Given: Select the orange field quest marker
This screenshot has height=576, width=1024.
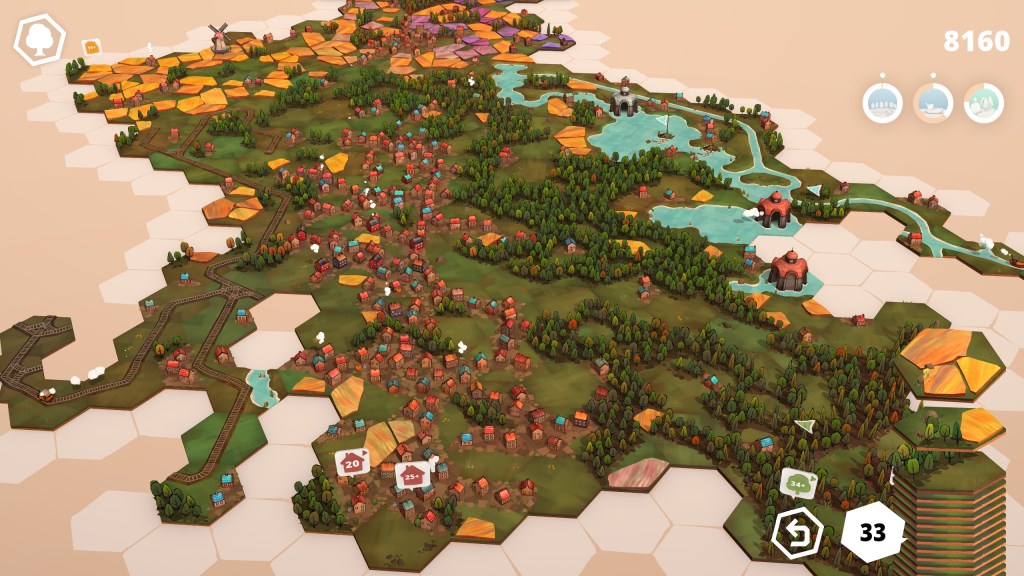Looking at the screenshot, I should 91,46.
